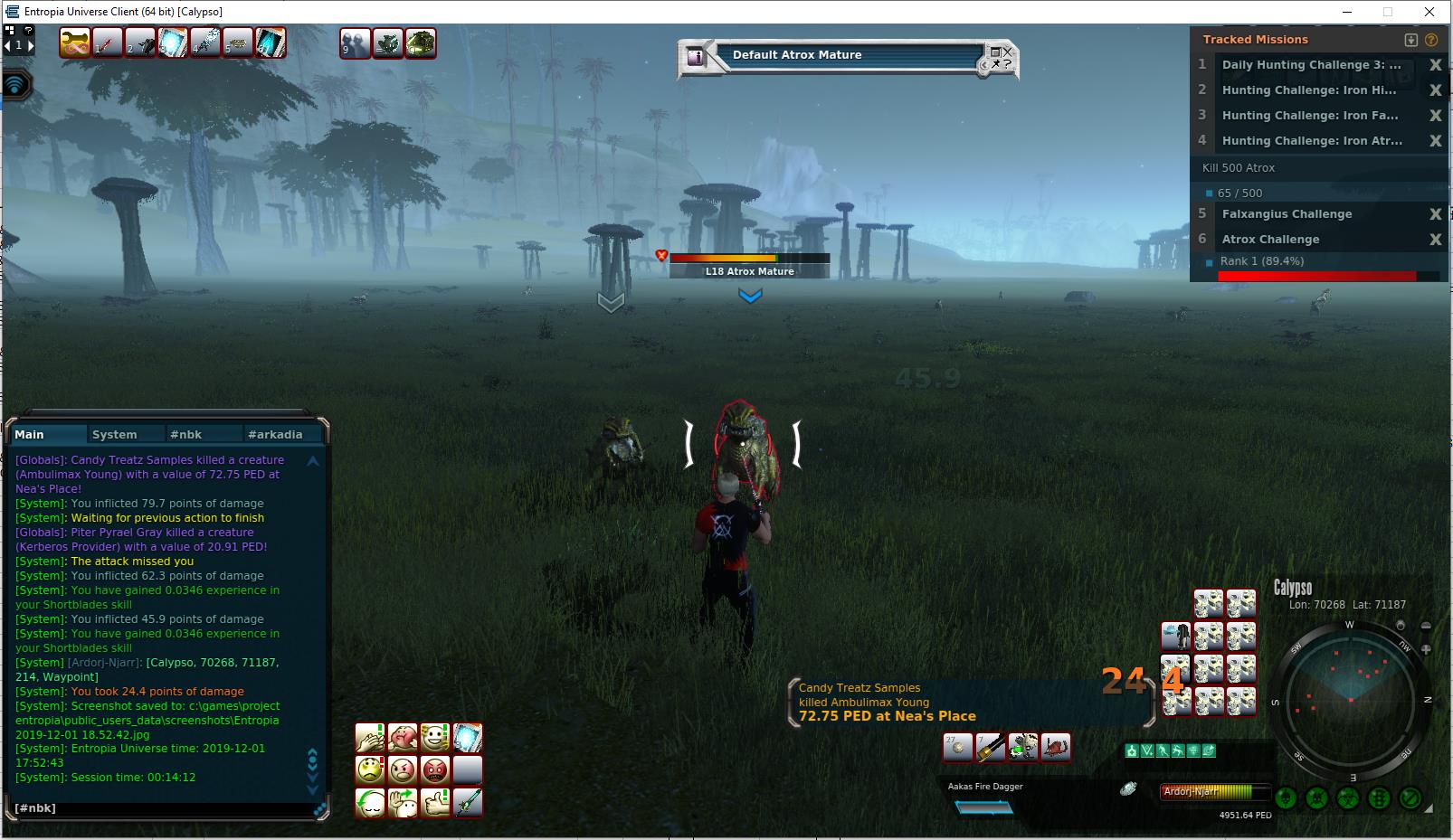This screenshot has height=840, width=1453.
Task: Stop tracking the Atrox Challenge mission
Action: click(1435, 240)
